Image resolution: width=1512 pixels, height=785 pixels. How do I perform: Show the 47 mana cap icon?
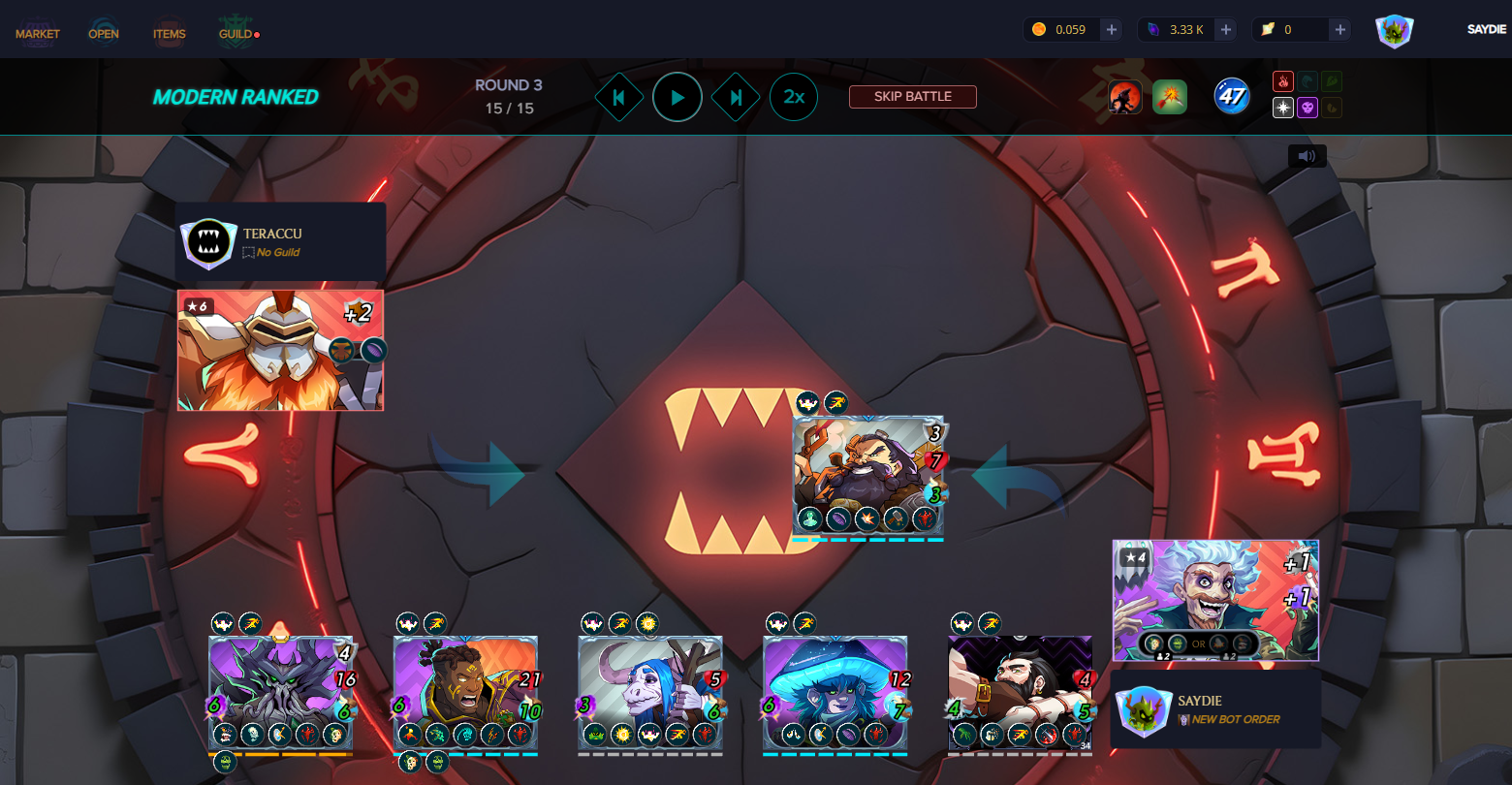[1232, 97]
